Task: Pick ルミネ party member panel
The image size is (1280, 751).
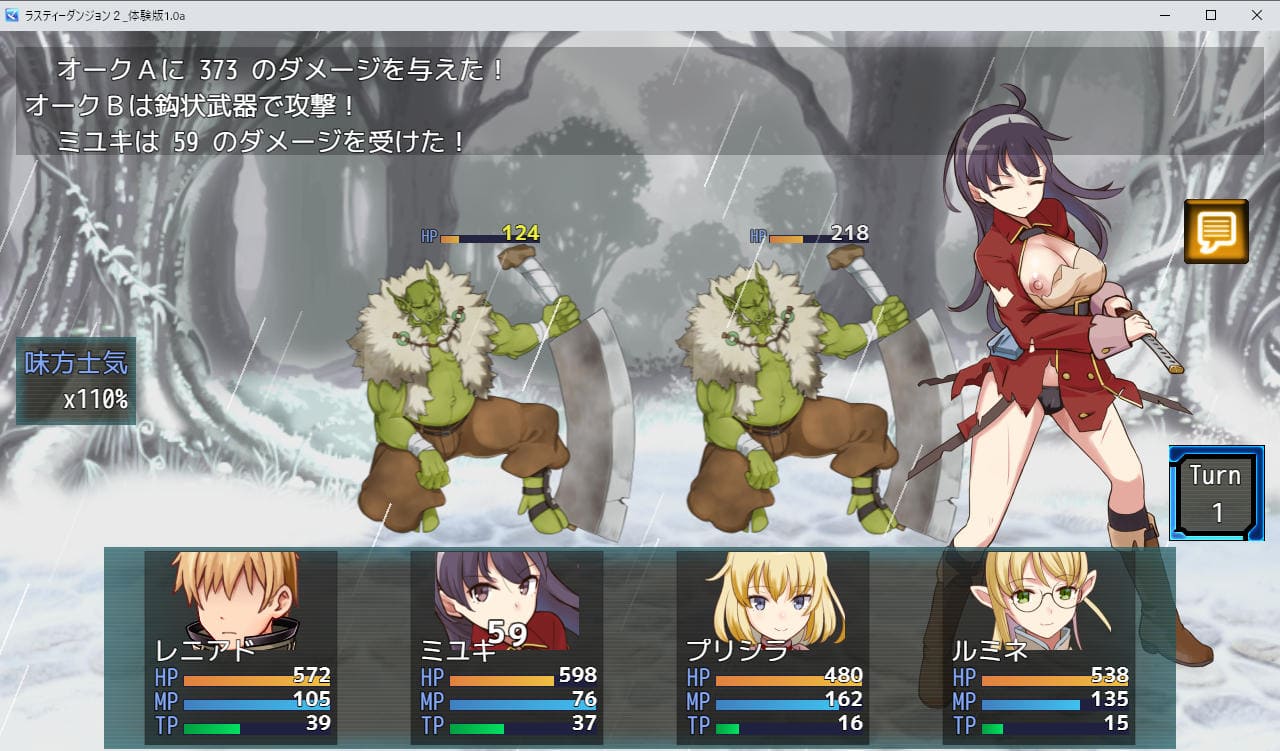Action: (1039, 647)
